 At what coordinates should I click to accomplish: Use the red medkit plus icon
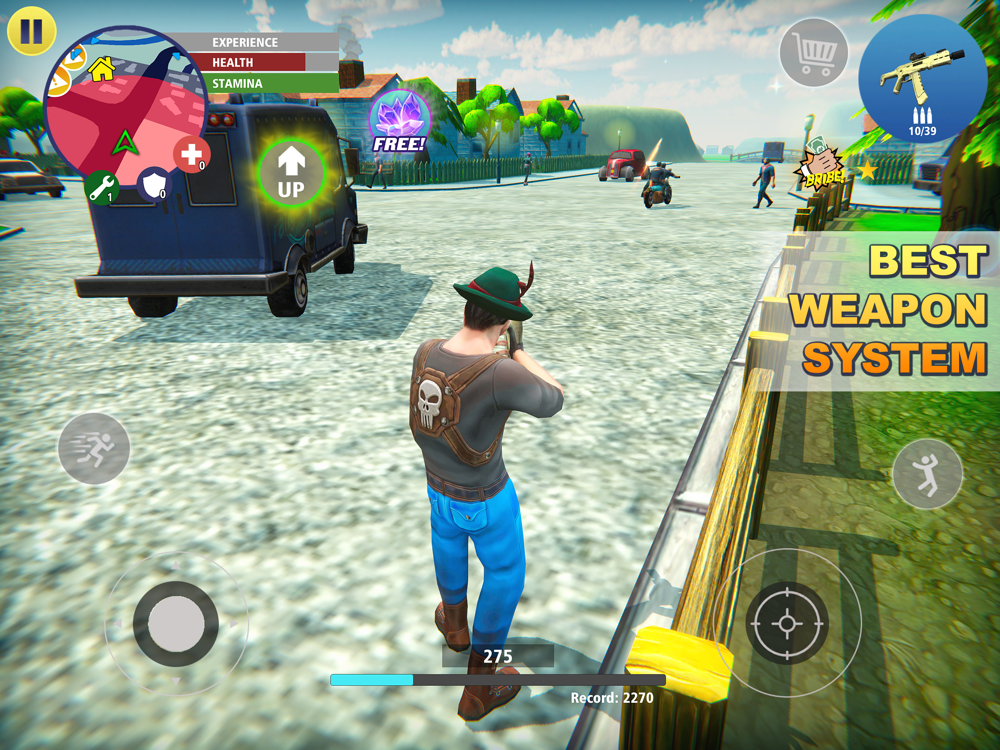click(191, 155)
